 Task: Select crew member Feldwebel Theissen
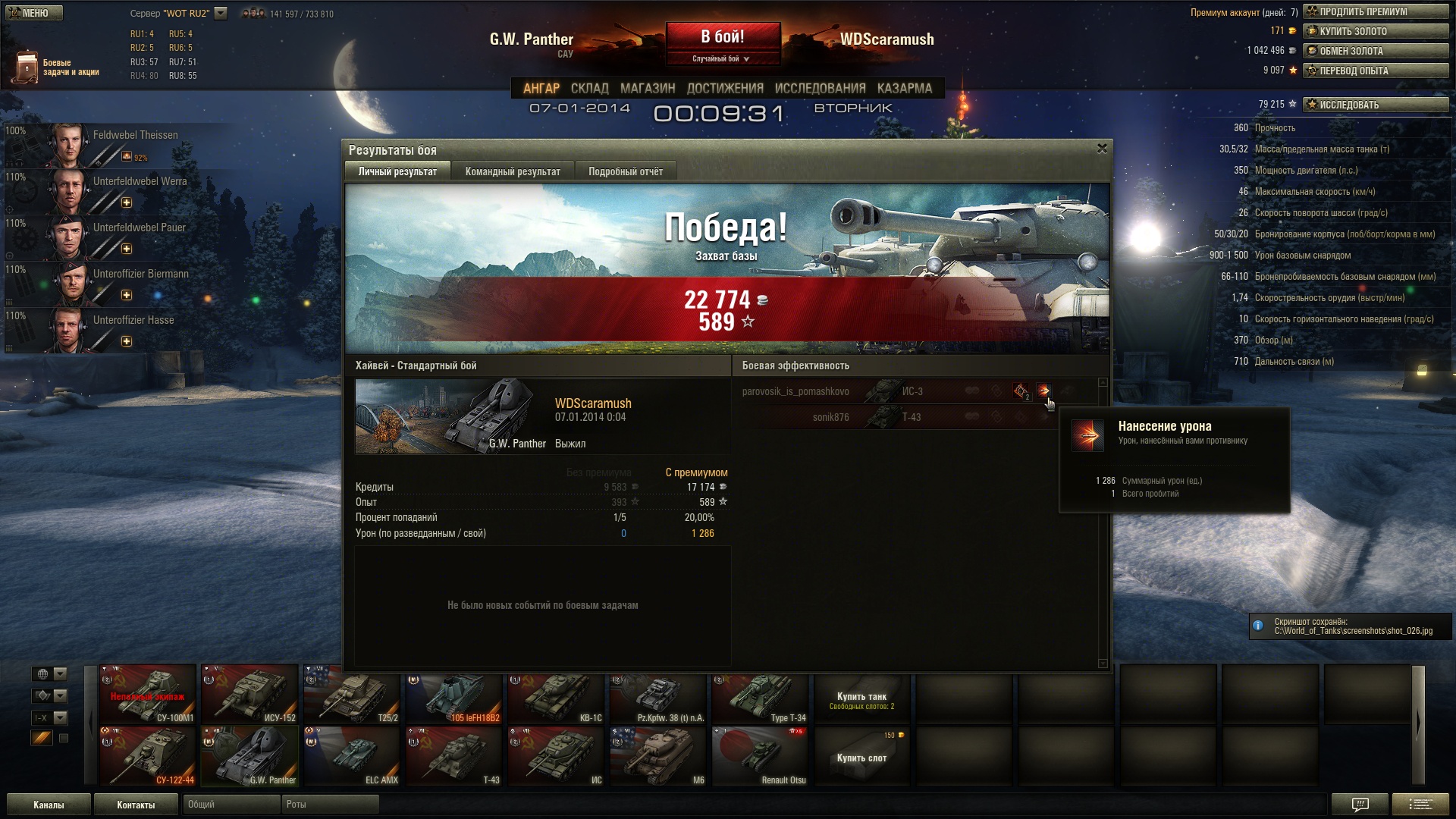click(135, 135)
